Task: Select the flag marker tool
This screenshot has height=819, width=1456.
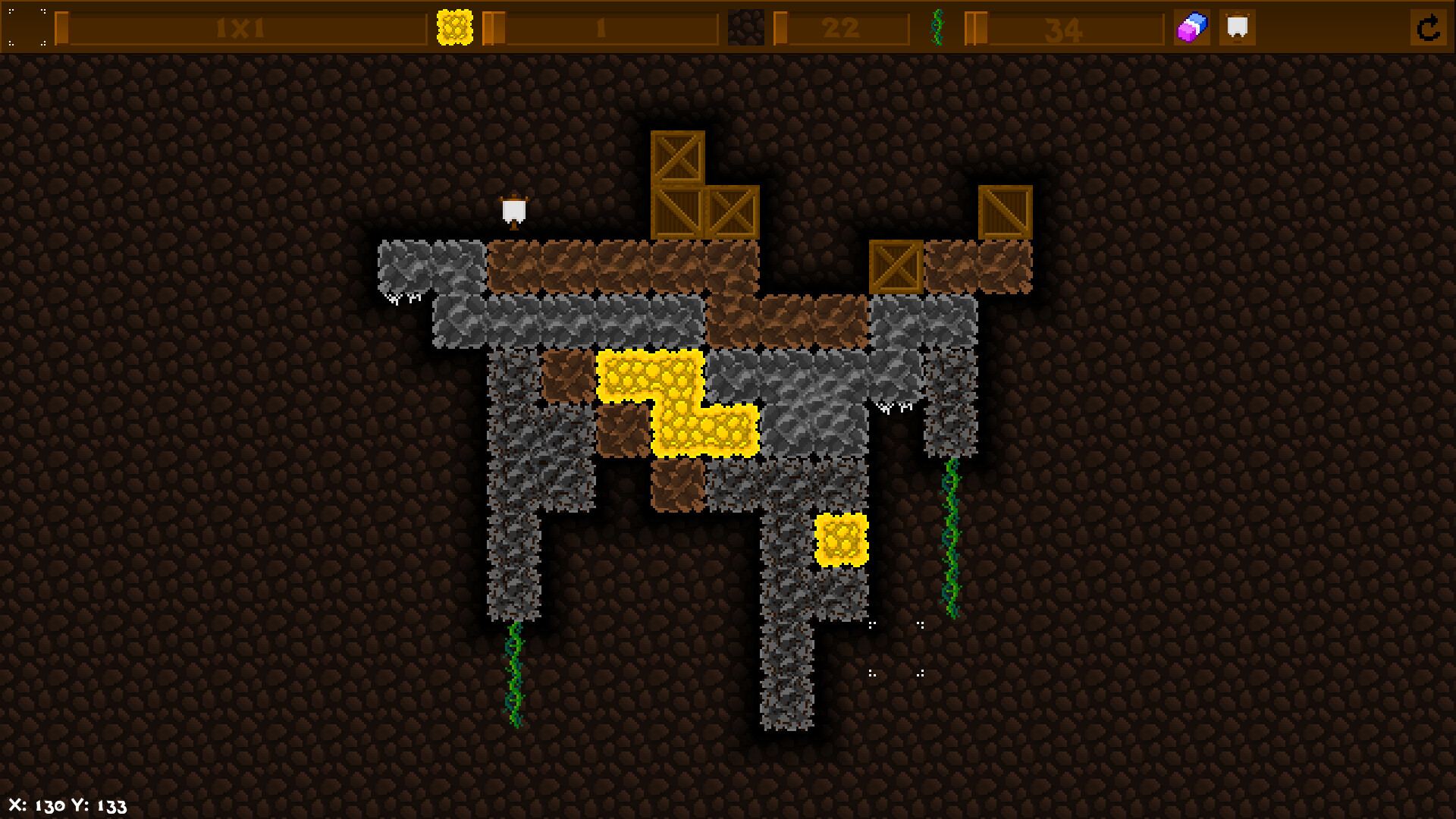Action: pos(1238,27)
